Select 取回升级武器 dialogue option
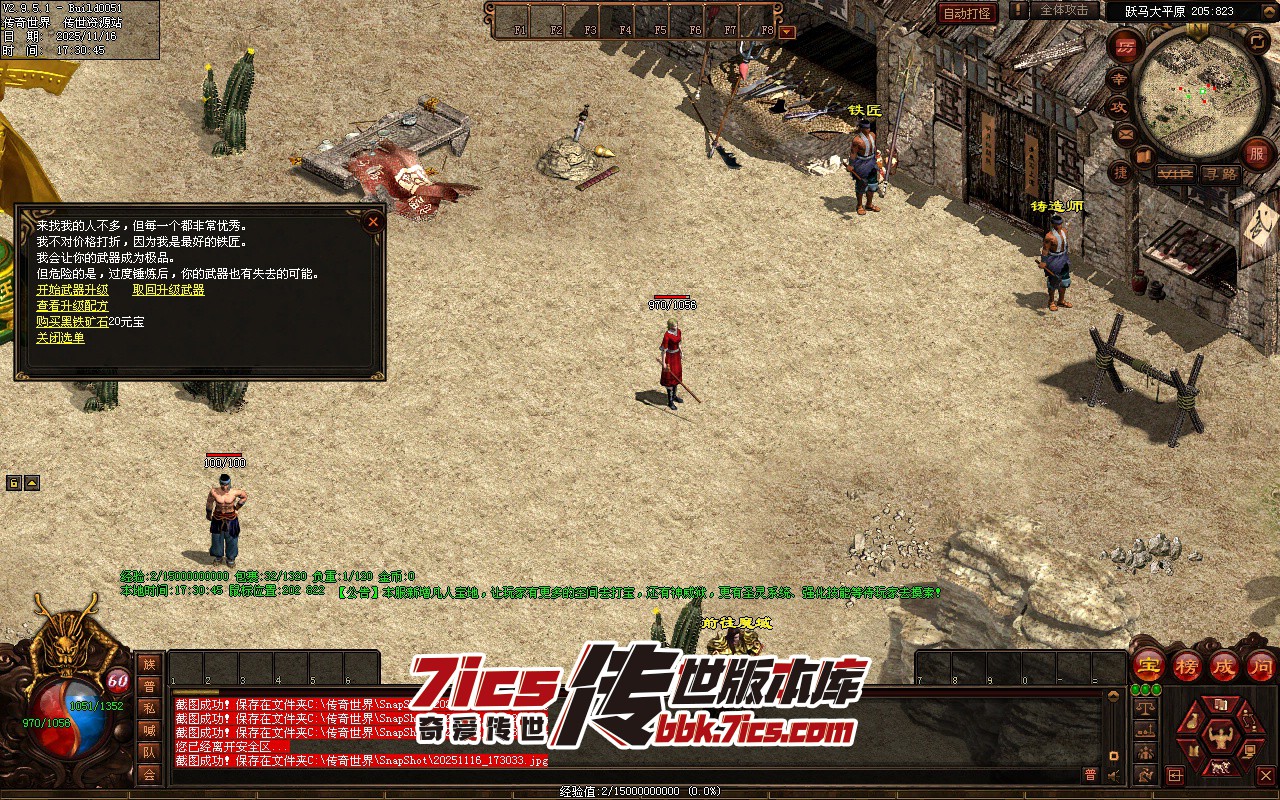1280x800 pixels. 168,290
